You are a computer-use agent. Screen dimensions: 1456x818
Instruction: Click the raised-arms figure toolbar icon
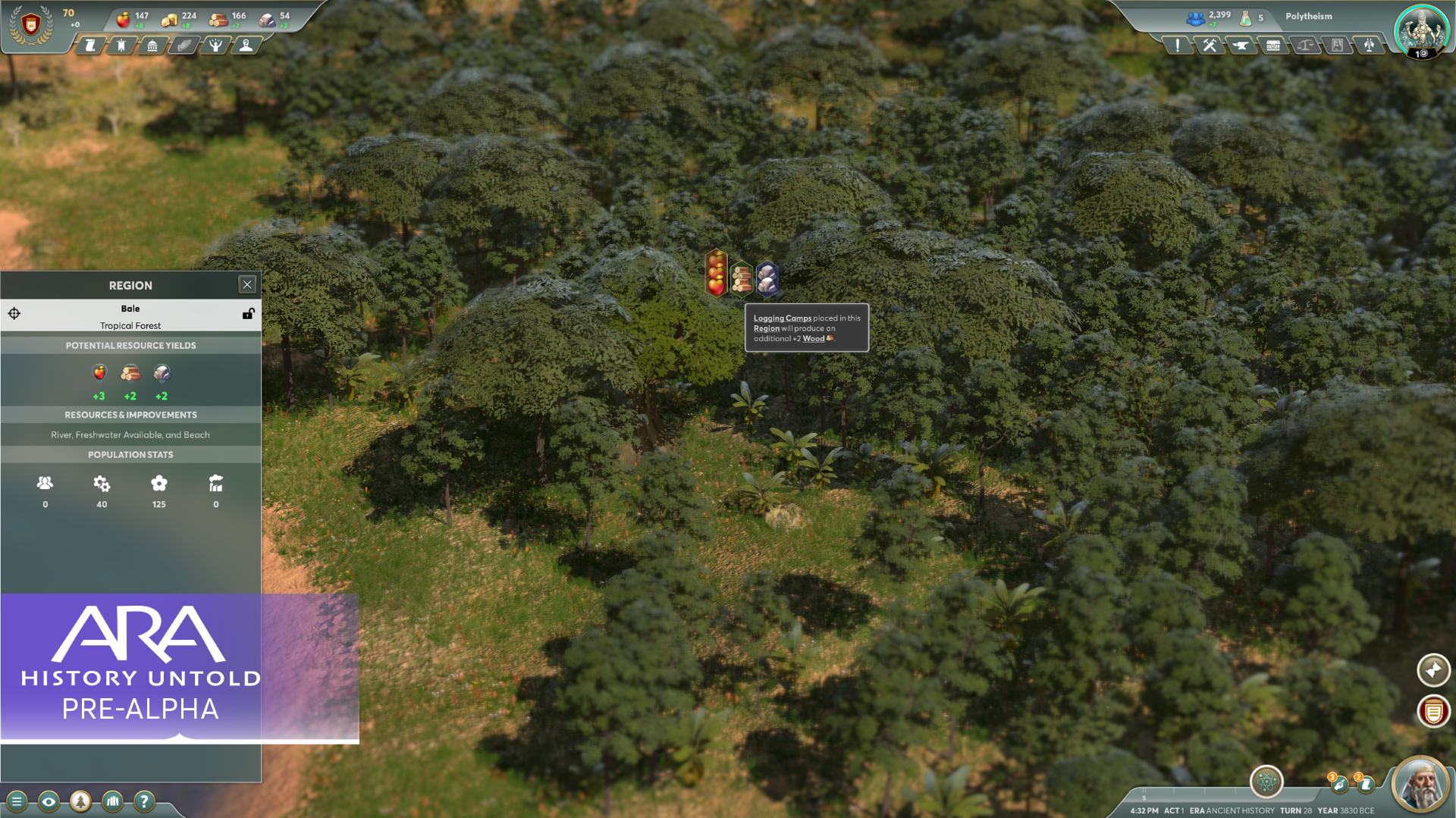coord(215,45)
